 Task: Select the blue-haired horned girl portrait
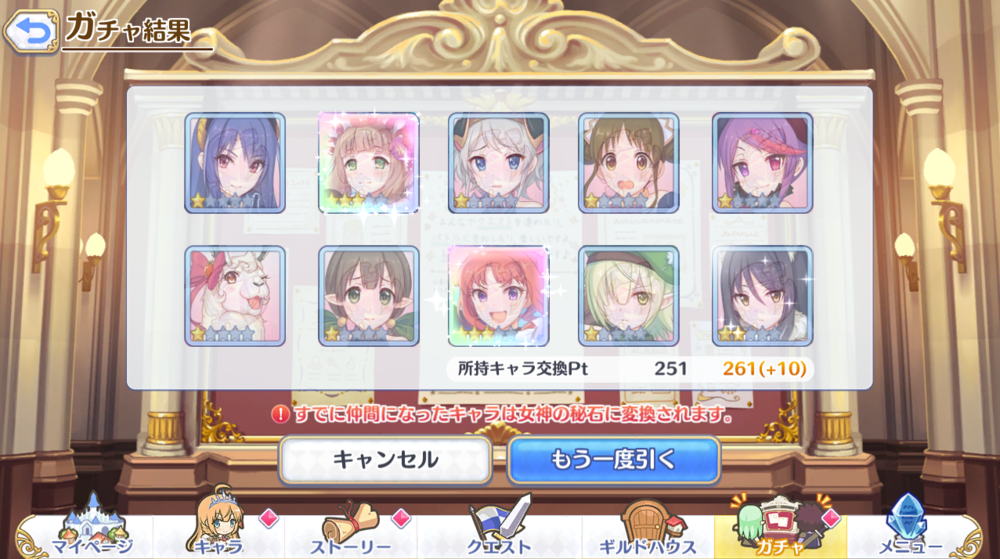tap(235, 163)
